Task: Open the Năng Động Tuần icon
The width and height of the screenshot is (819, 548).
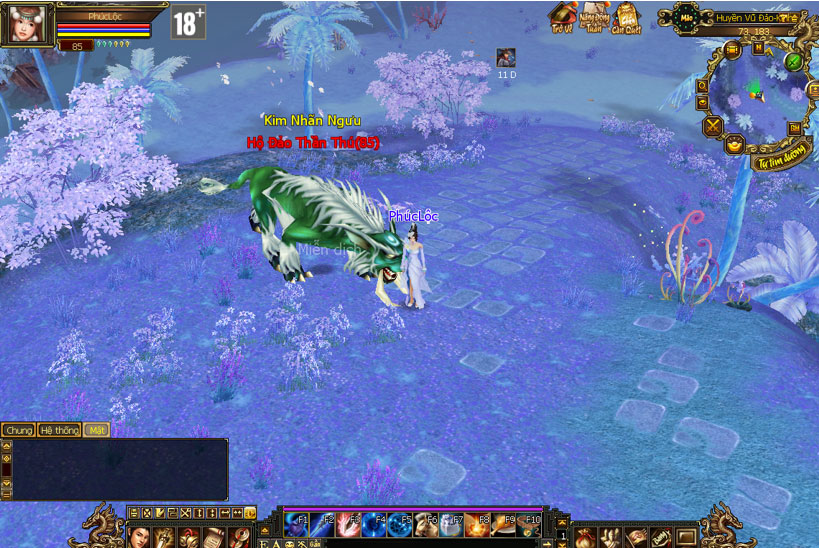Action: 594,17
